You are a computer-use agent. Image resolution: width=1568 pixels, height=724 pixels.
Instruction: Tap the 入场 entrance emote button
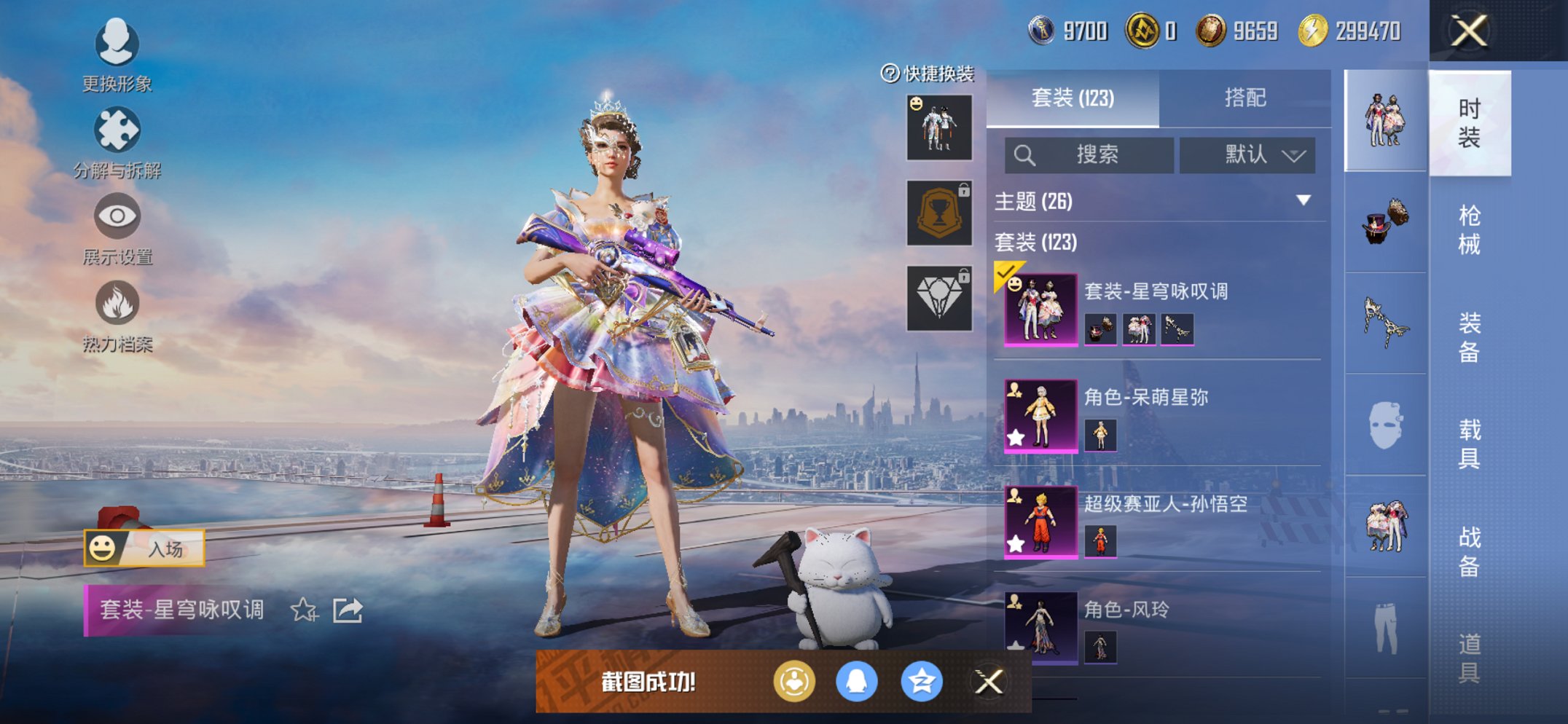point(144,548)
